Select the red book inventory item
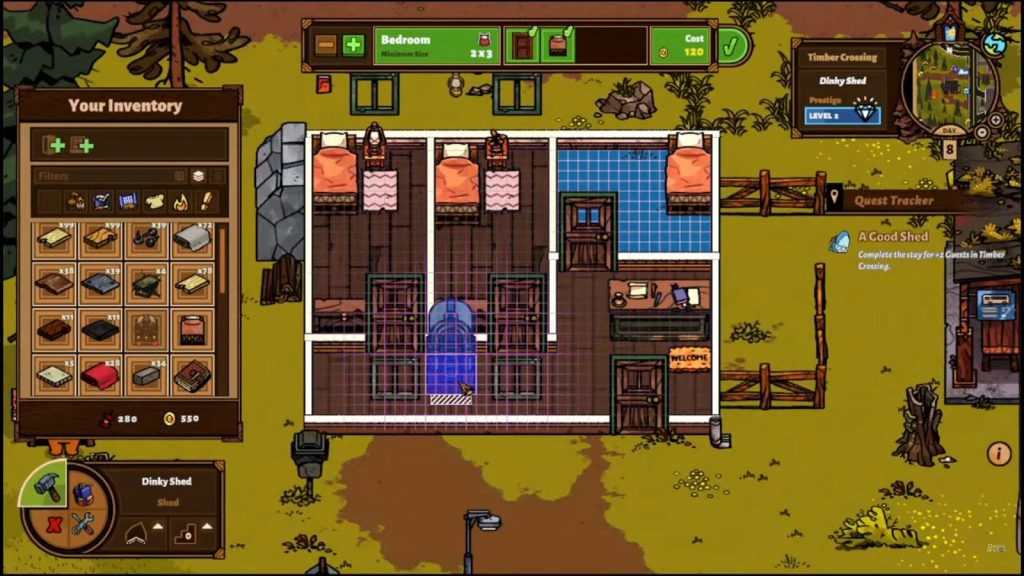This screenshot has height=576, width=1024. (x=191, y=376)
